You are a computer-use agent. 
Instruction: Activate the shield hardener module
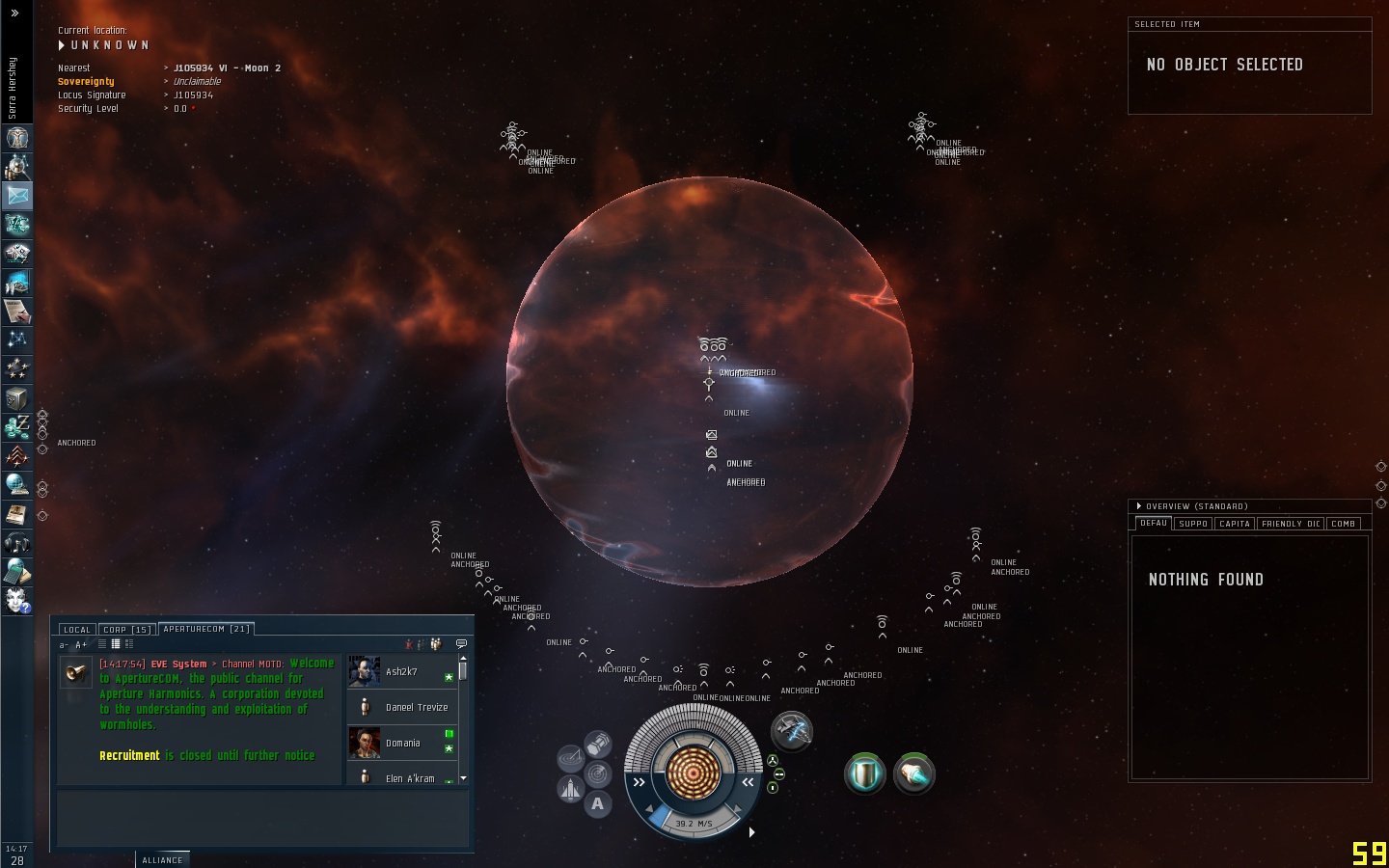pyautogui.click(x=865, y=774)
